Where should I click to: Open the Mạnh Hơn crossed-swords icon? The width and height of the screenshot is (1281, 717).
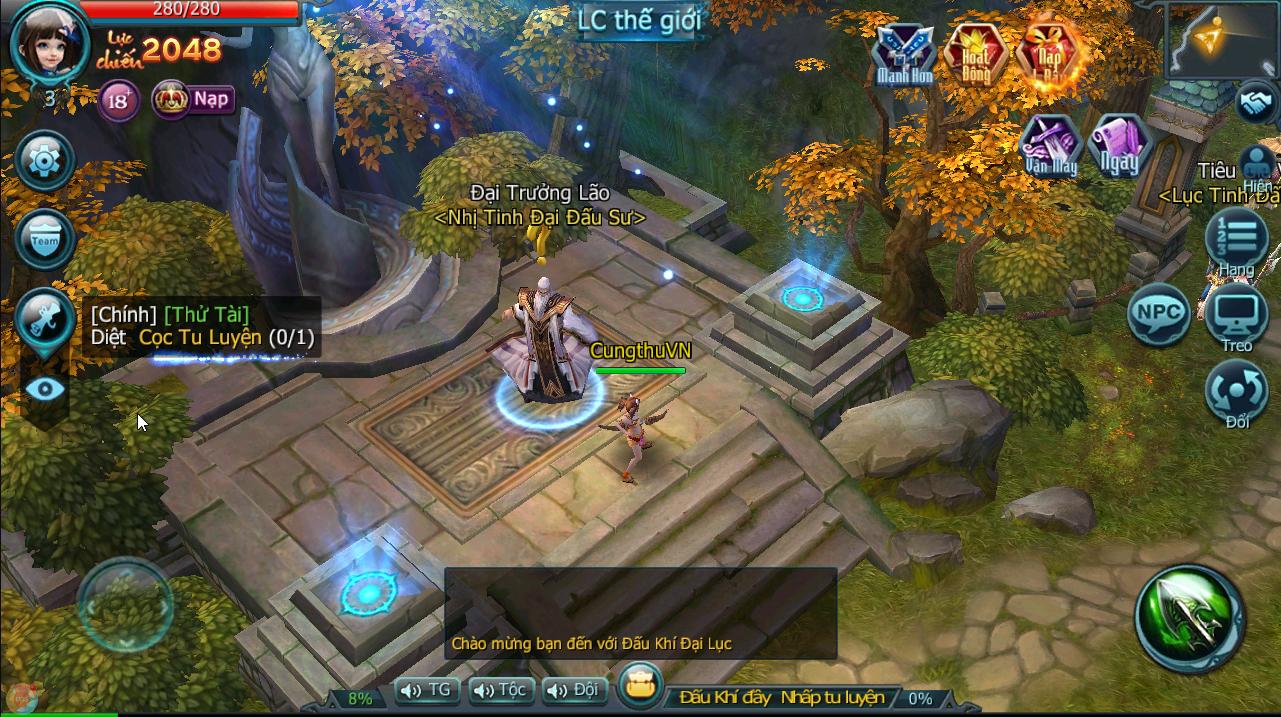[x=904, y=54]
